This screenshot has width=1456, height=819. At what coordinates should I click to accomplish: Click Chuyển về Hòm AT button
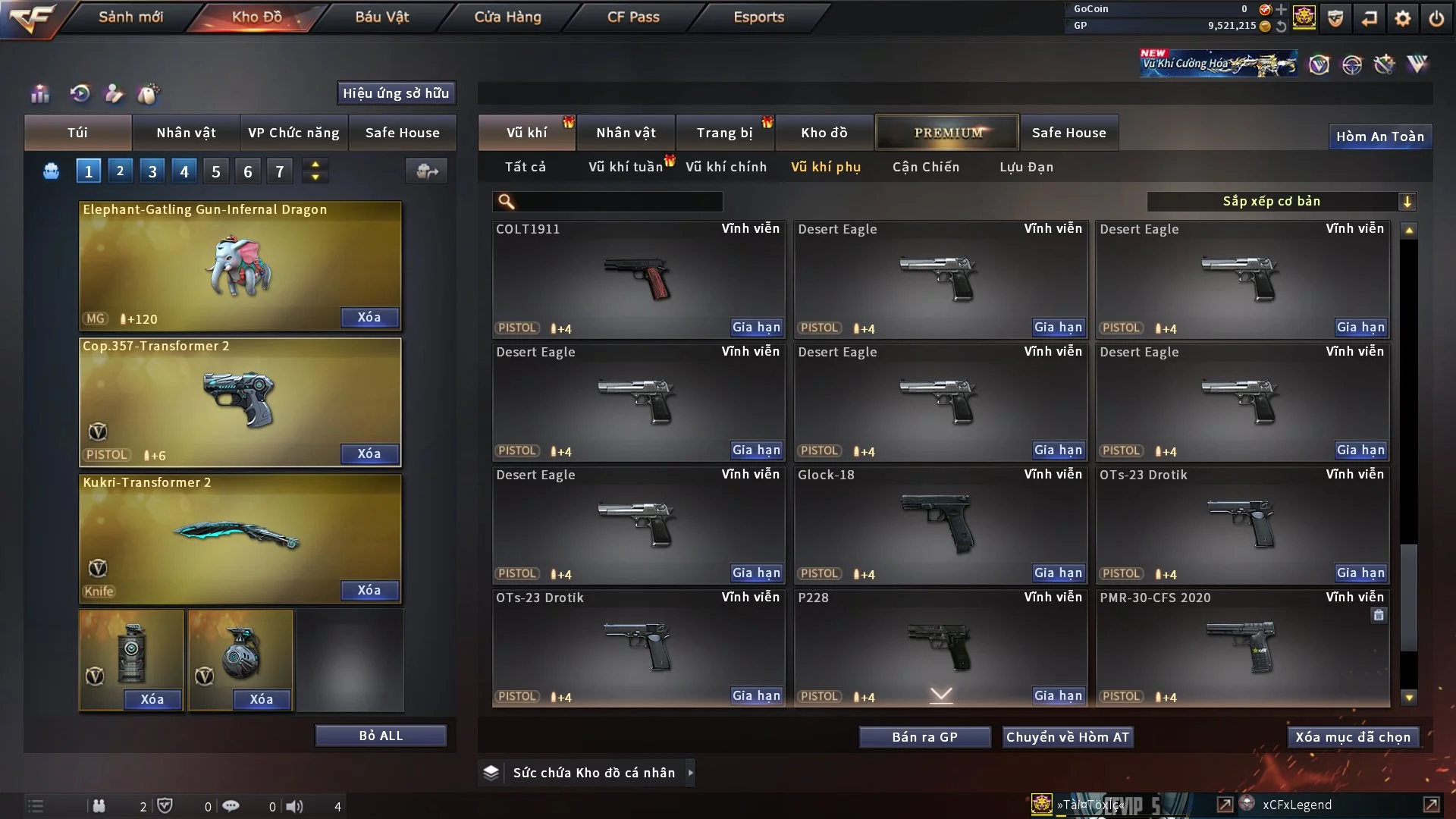pos(1067,737)
